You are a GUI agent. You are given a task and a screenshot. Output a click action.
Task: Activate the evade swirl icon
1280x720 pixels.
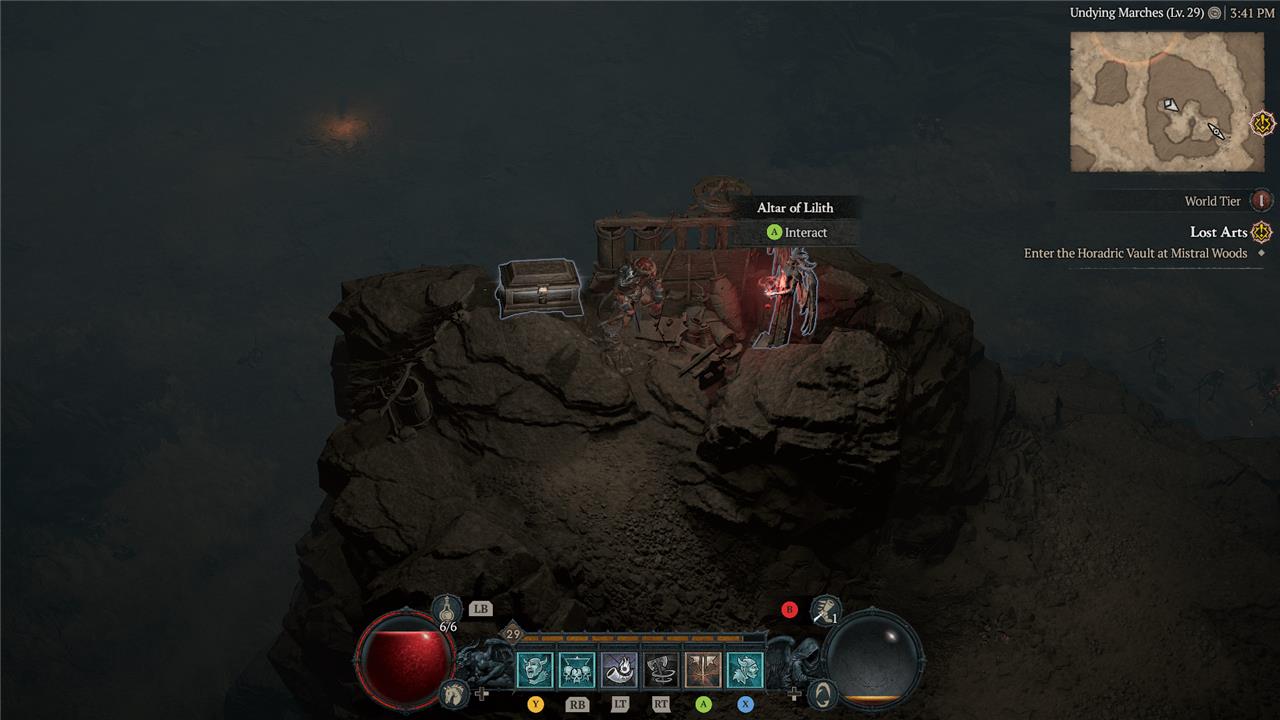[x=822, y=692]
